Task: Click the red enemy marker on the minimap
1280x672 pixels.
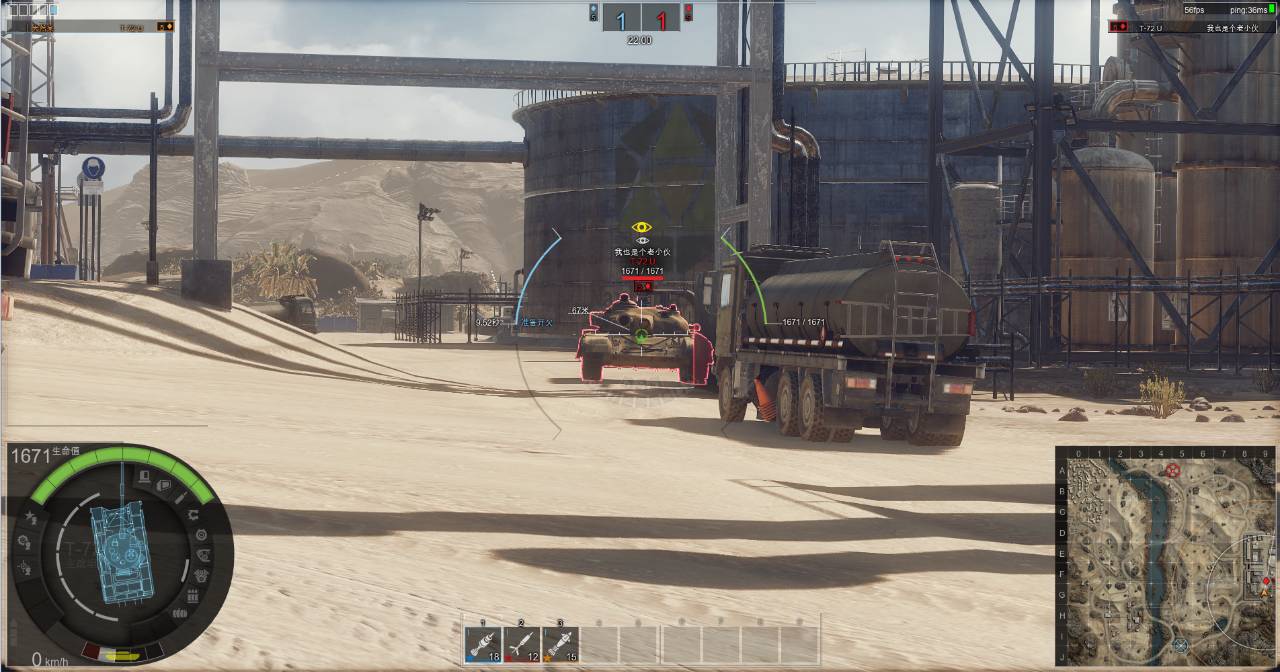Action: click(x=1174, y=469)
